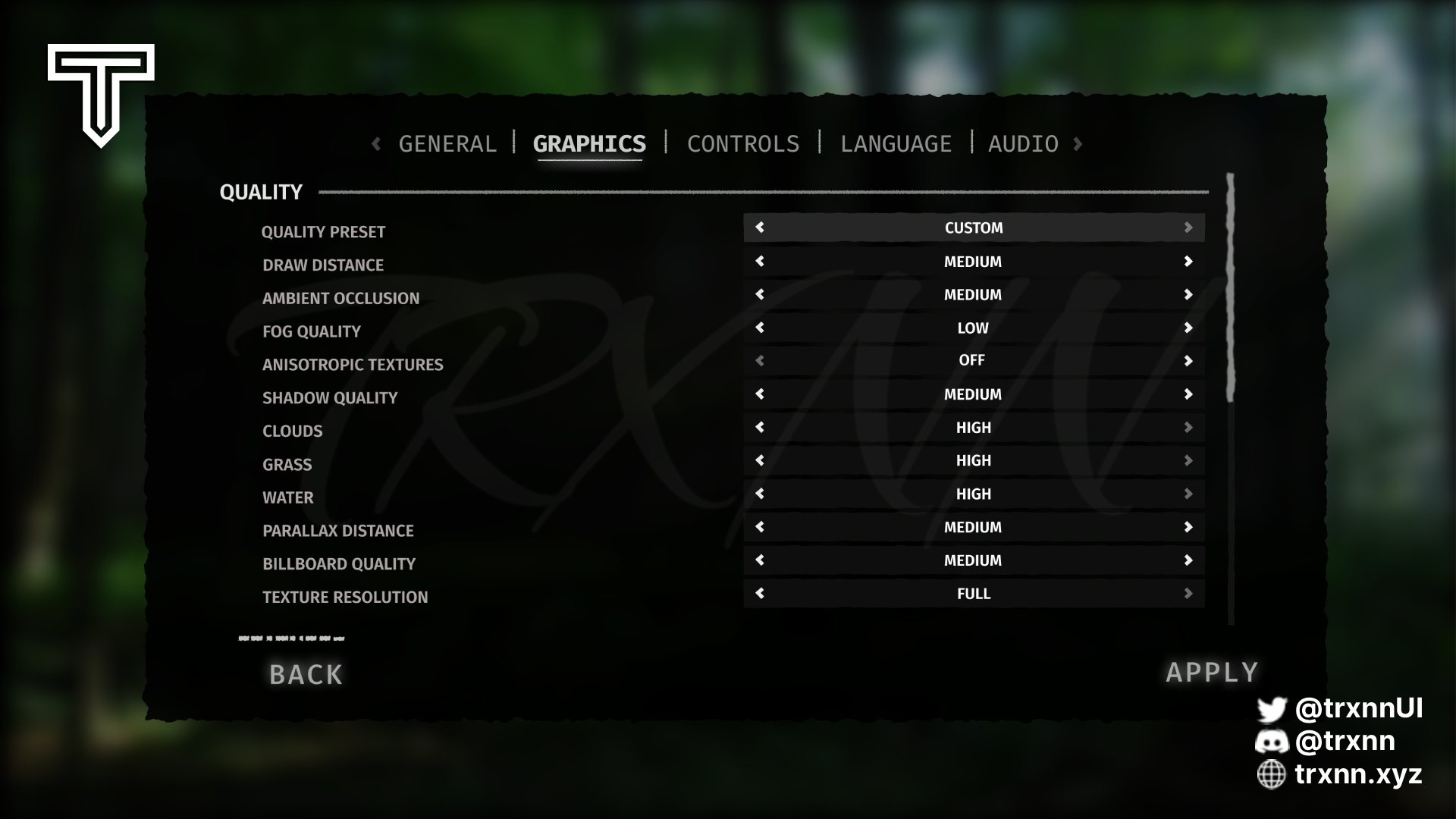Click the right arrow after the Audio tab
Screen dimensions: 1456x819
(x=1078, y=143)
